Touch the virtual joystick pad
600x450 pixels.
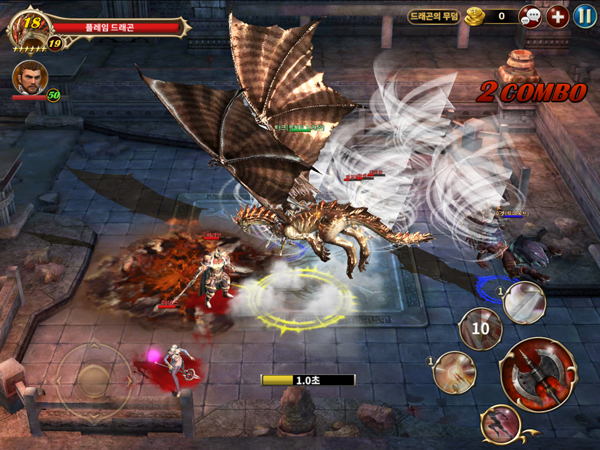(x=94, y=379)
